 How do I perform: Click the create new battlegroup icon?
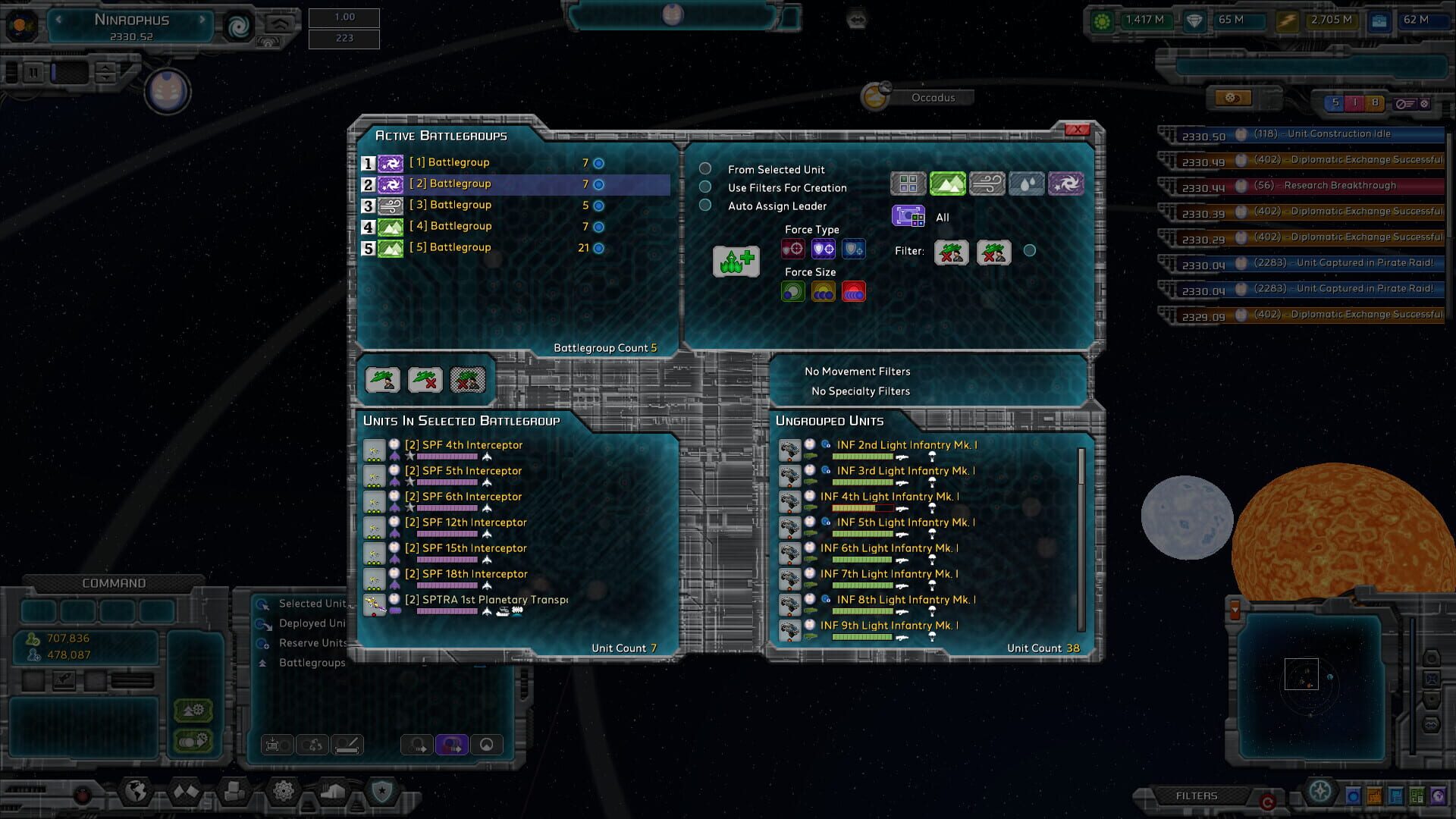tap(735, 261)
